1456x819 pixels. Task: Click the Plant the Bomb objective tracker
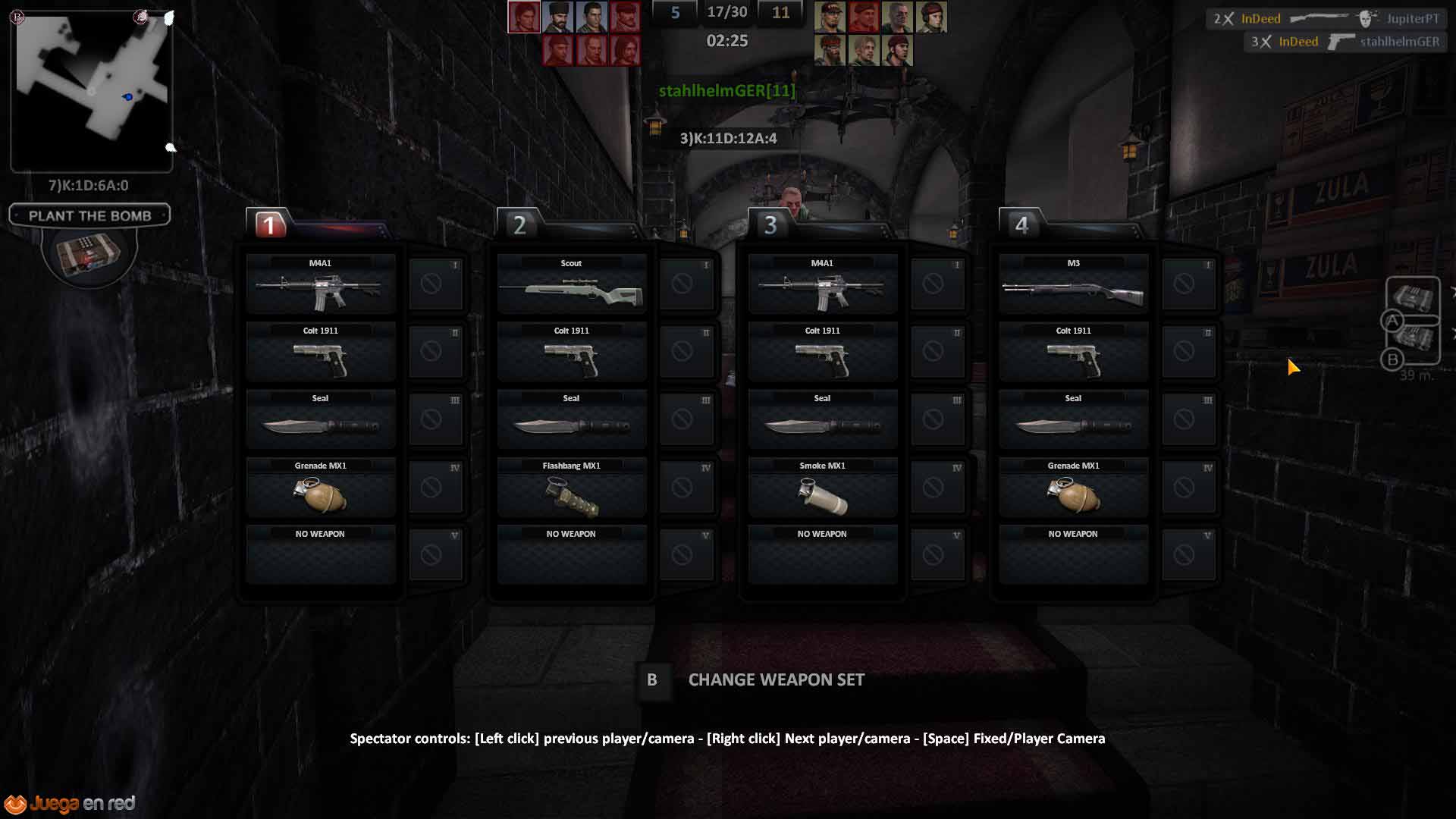click(x=89, y=215)
